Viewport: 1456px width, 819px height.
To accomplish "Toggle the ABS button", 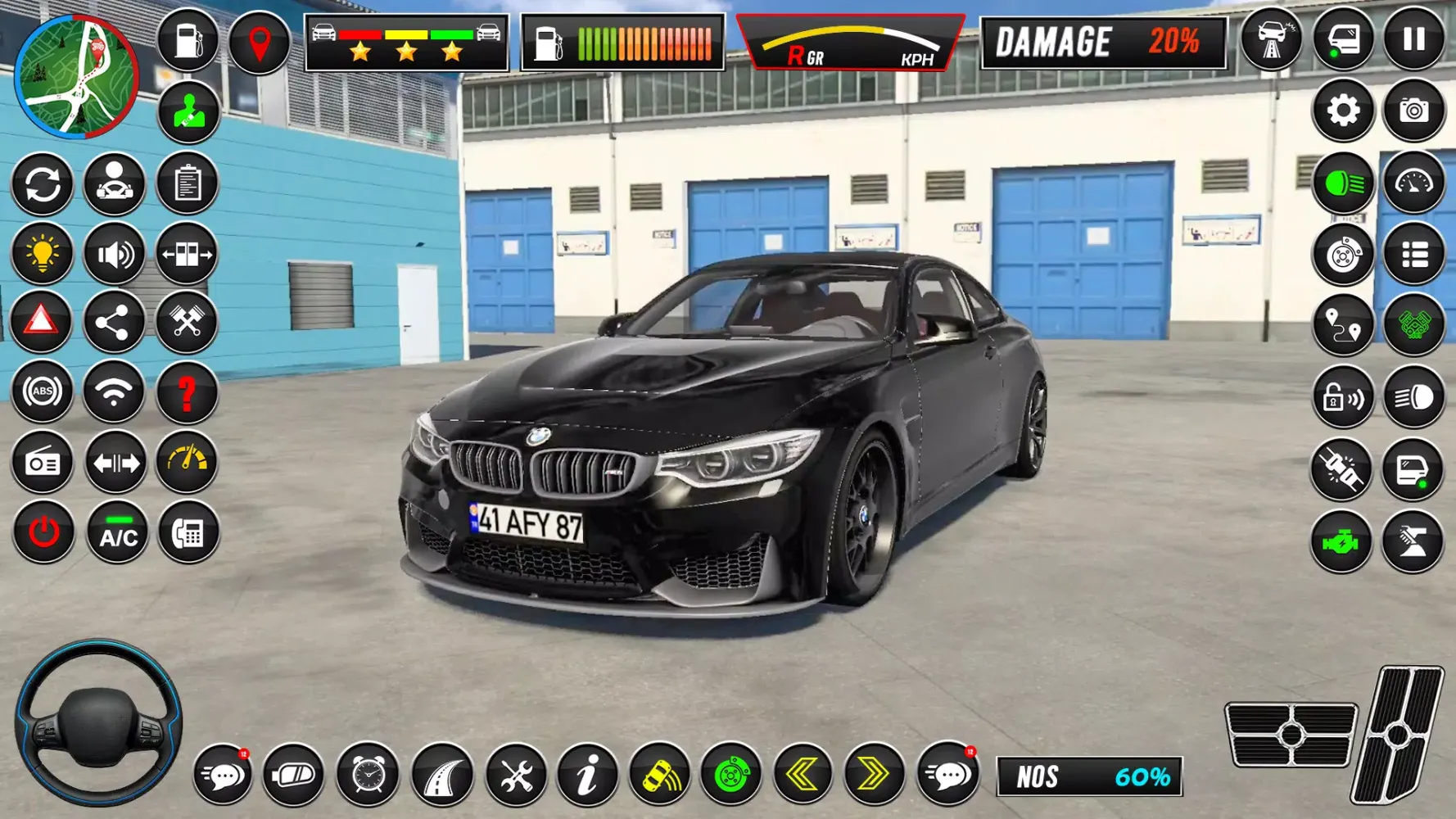I will [43, 392].
